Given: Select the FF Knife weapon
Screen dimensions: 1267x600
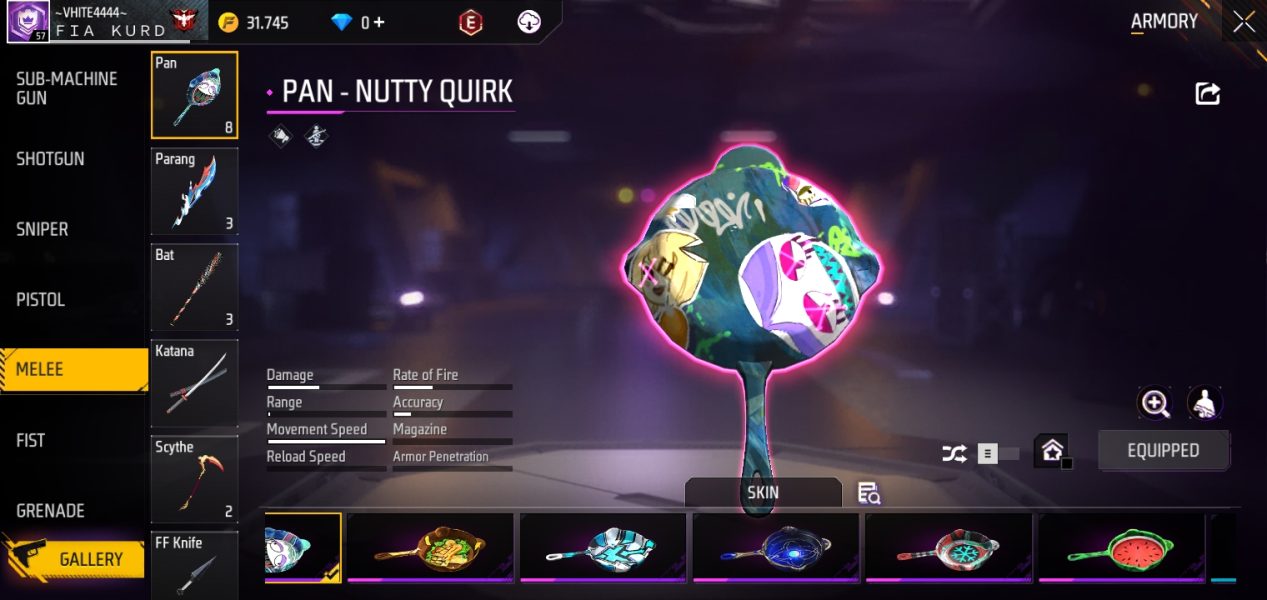Looking at the screenshot, I should pyautogui.click(x=194, y=565).
